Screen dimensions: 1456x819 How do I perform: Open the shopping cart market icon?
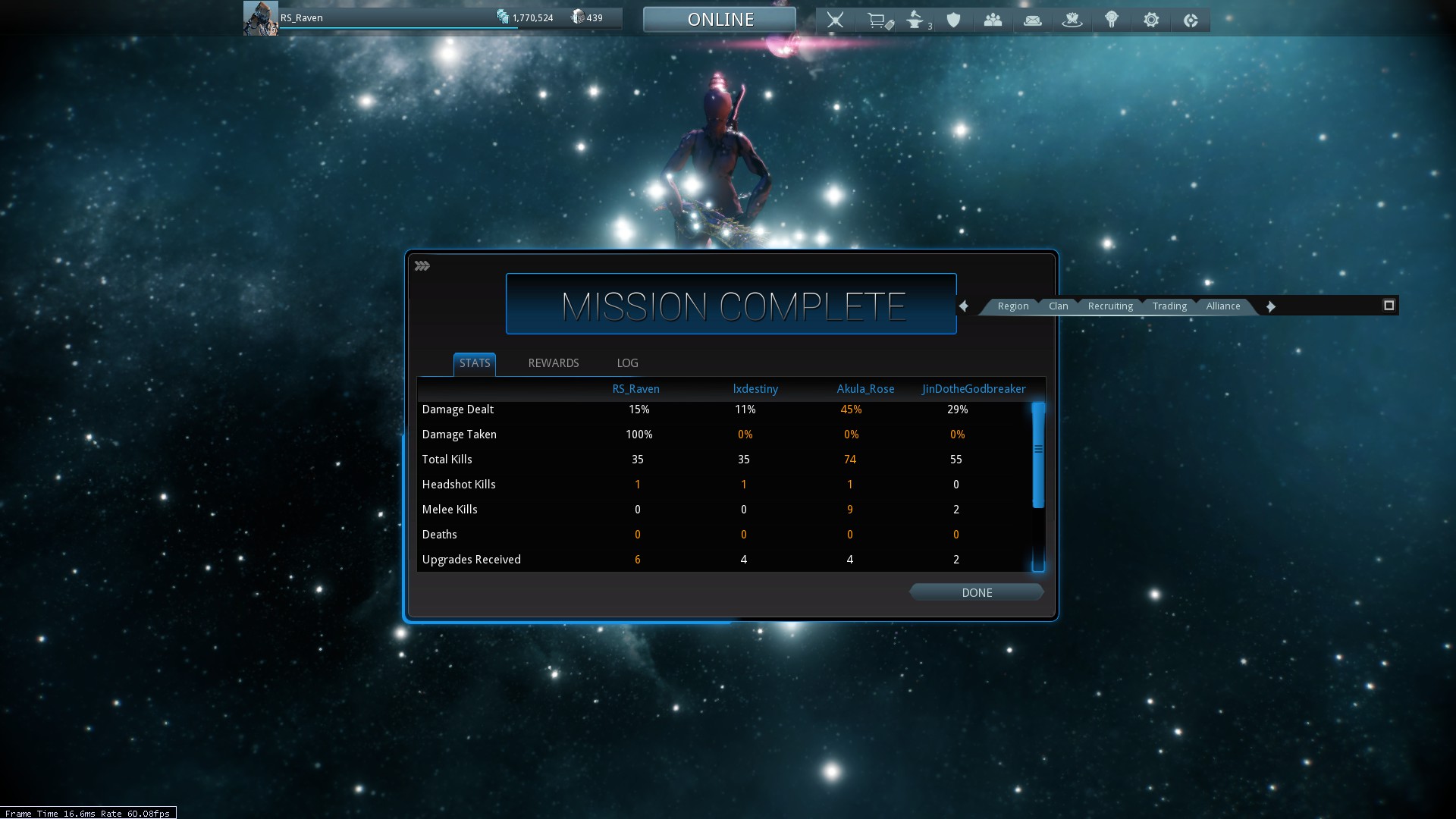(878, 20)
